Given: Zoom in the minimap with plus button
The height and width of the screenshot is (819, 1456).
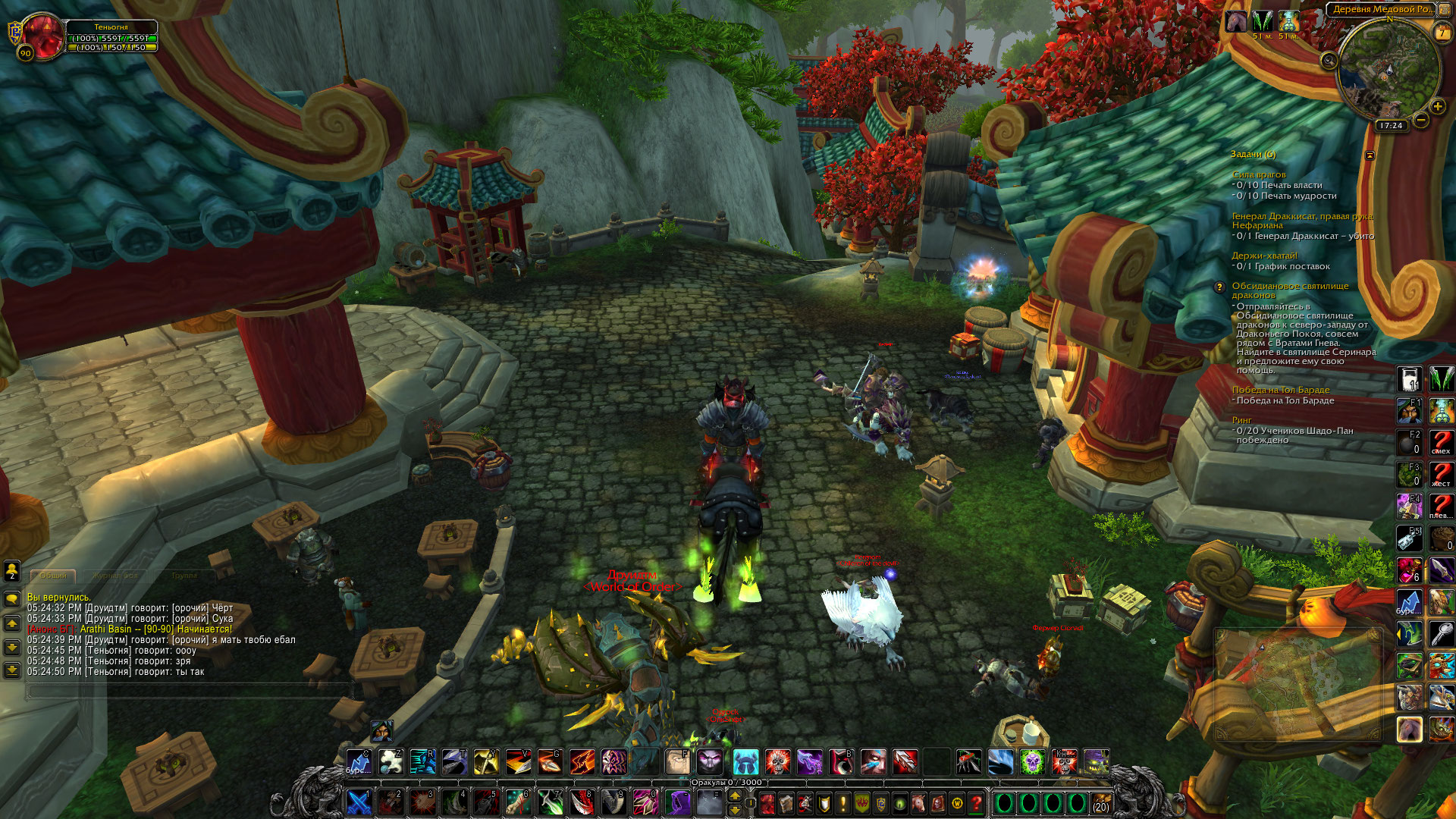Looking at the screenshot, I should (x=1437, y=107).
